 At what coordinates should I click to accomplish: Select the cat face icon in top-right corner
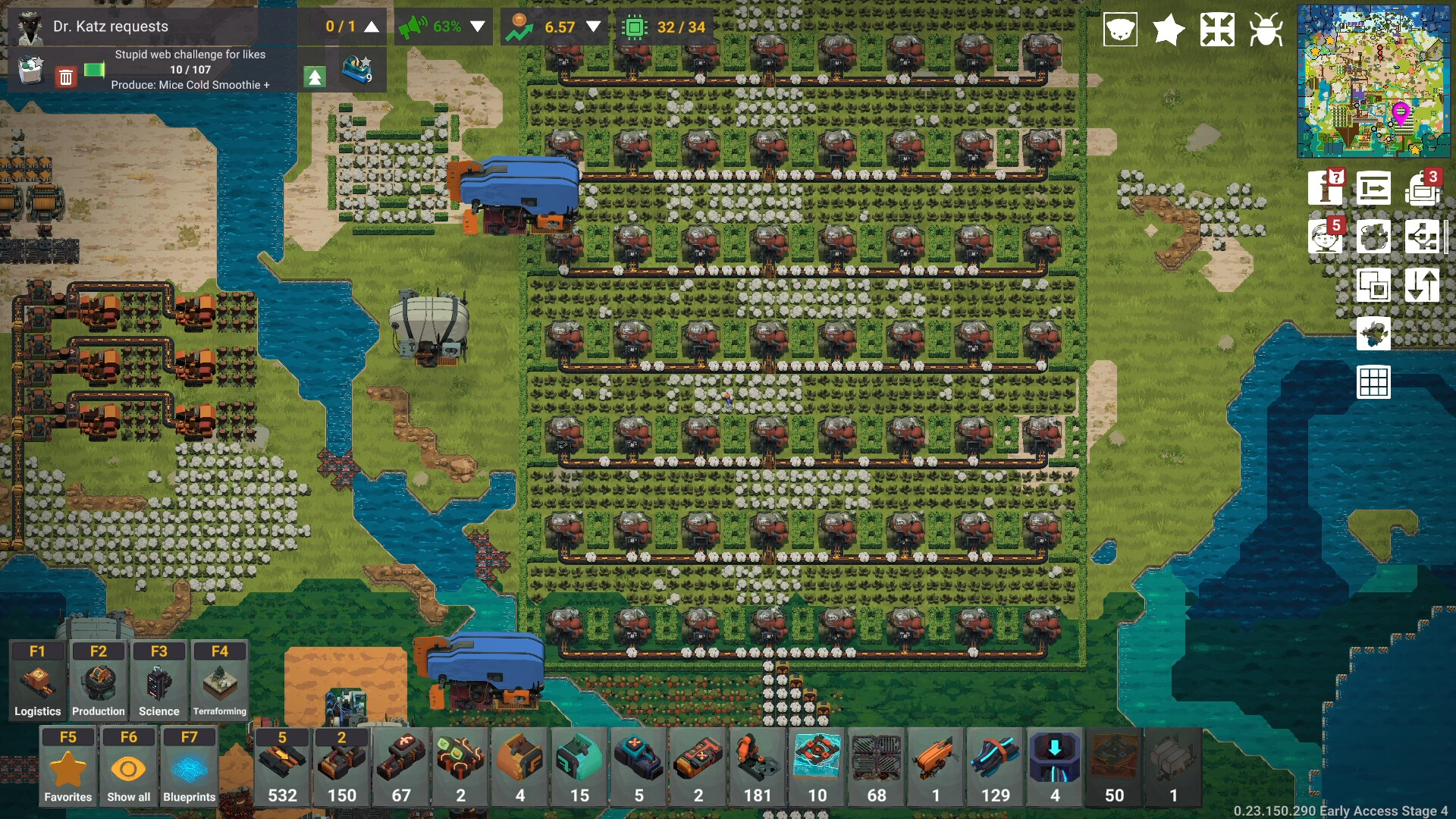[x=1120, y=30]
